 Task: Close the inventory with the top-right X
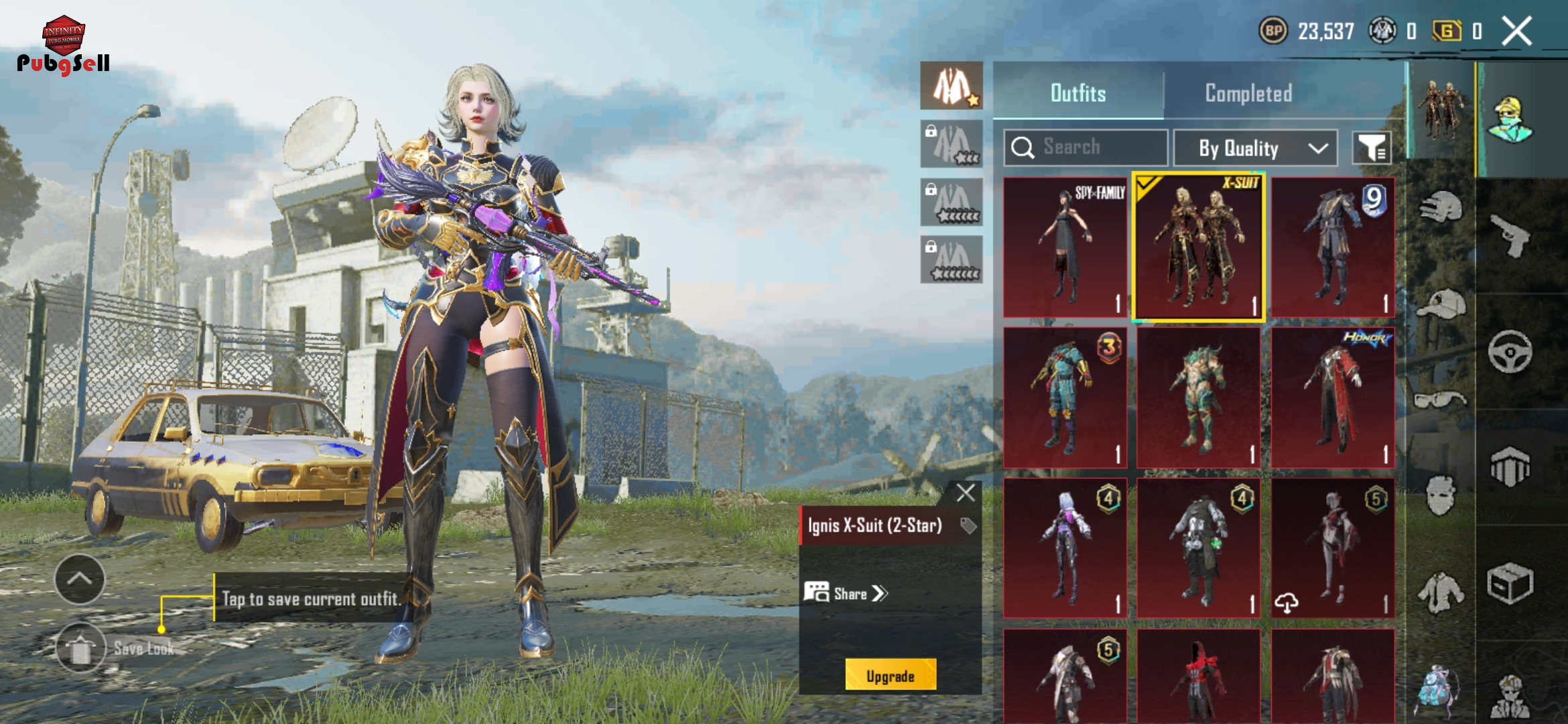tap(1516, 31)
